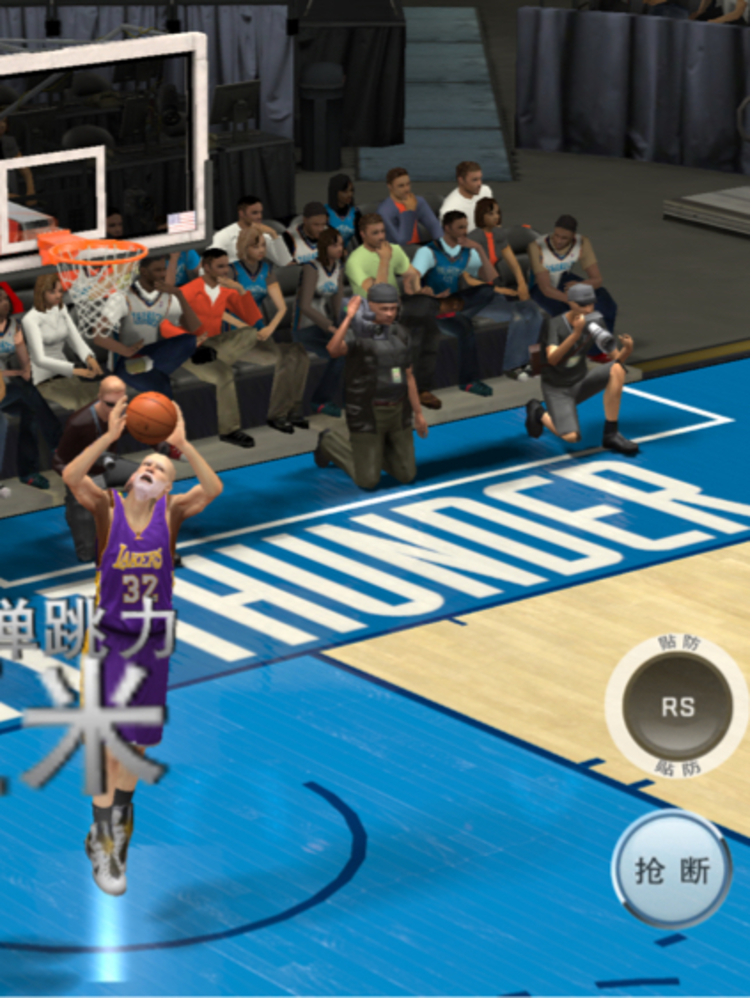Activate the 抢断 steal button
This screenshot has width=750, height=998.
[x=672, y=869]
